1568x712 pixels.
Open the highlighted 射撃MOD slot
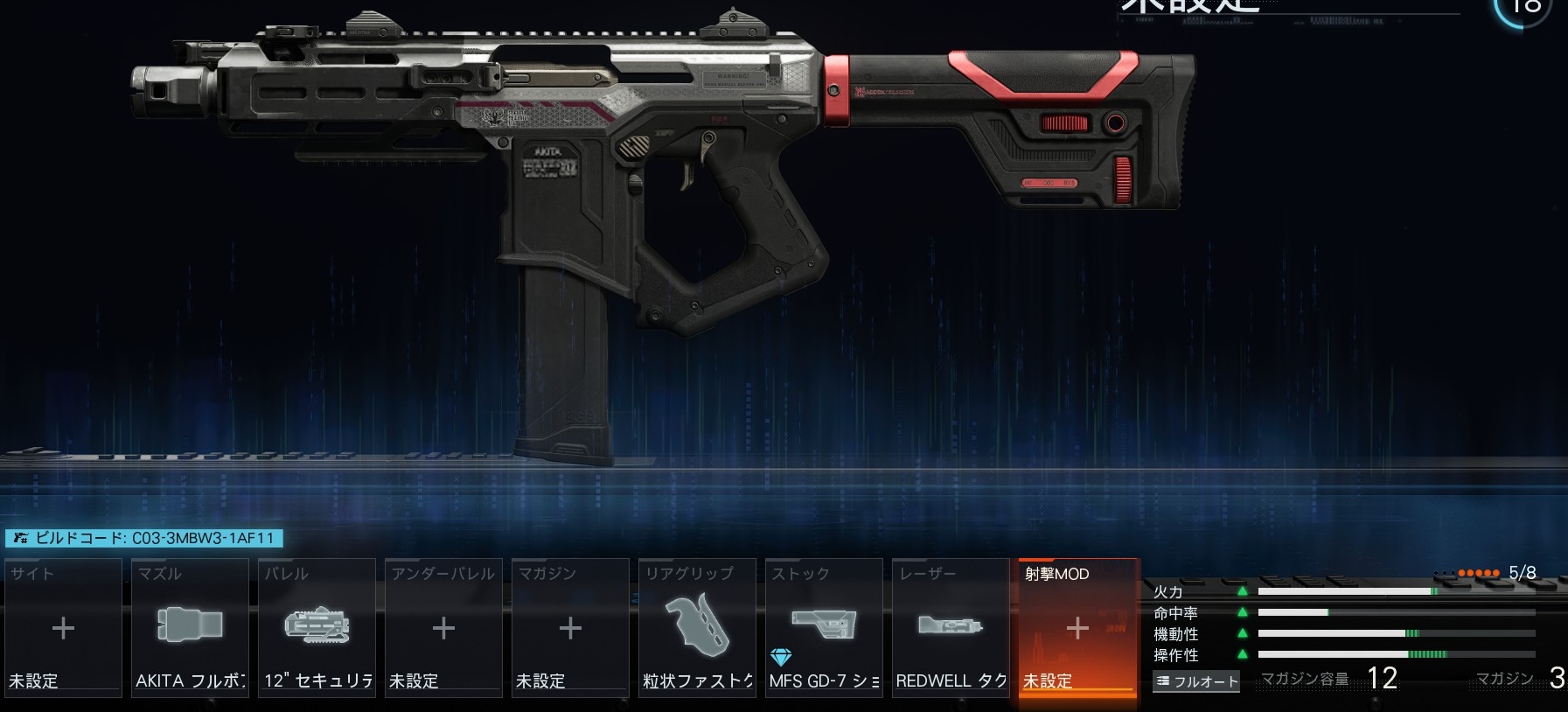(1077, 628)
